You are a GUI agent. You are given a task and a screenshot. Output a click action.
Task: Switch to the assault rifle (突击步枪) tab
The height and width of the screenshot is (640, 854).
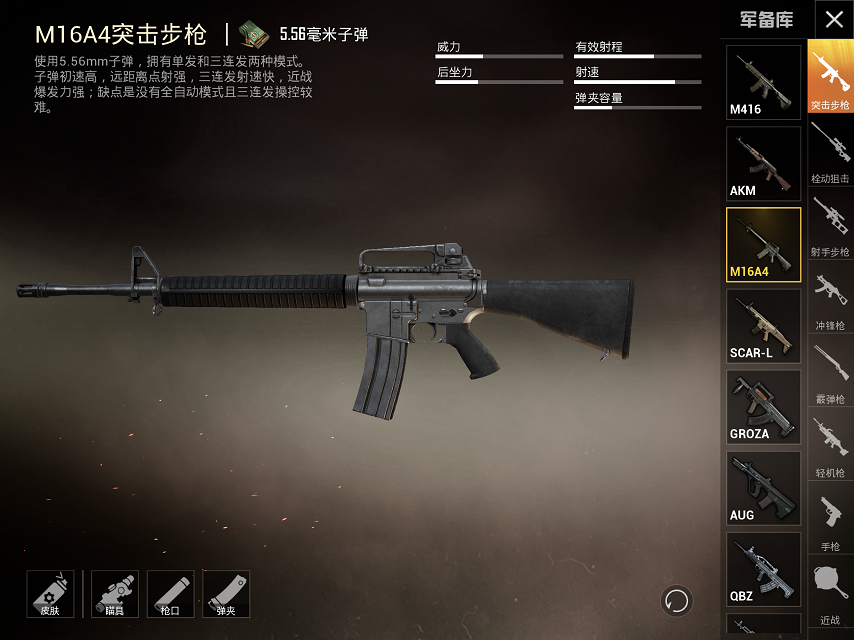[x=830, y=77]
